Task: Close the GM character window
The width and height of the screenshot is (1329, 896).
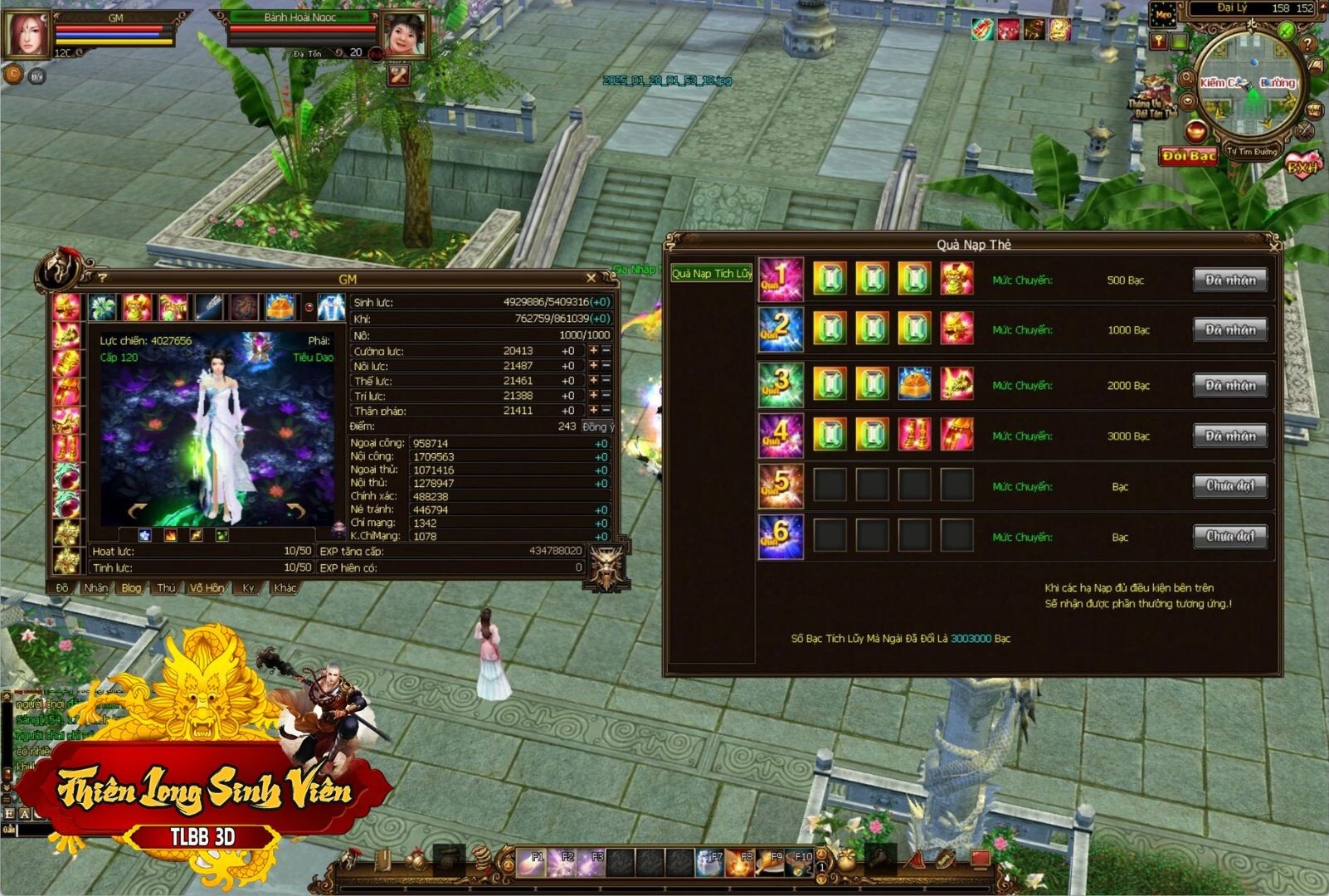Action: point(591,278)
